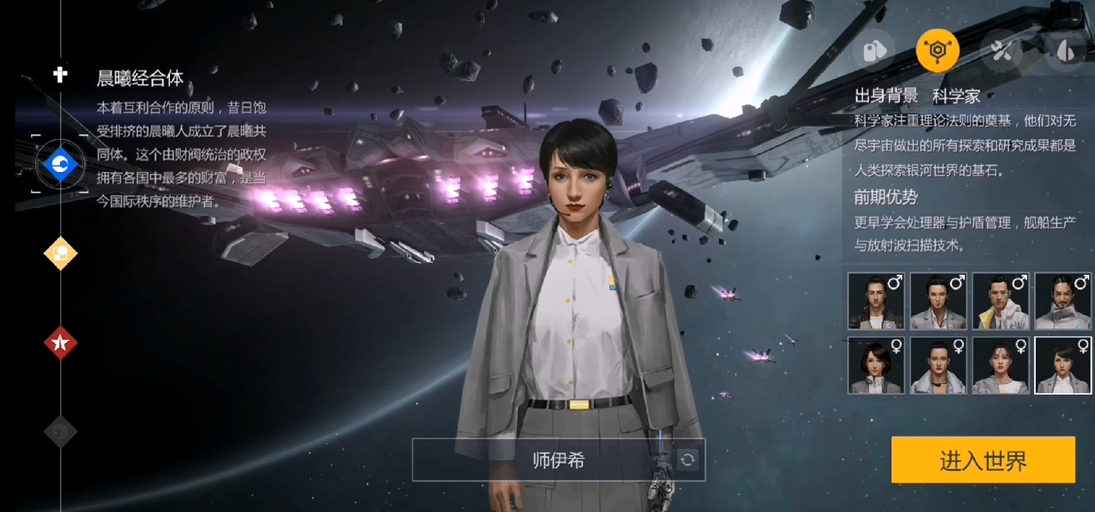Image resolution: width=1095 pixels, height=512 pixels.
Task: Choose the third female portrait with long hair
Action: (x=1000, y=365)
